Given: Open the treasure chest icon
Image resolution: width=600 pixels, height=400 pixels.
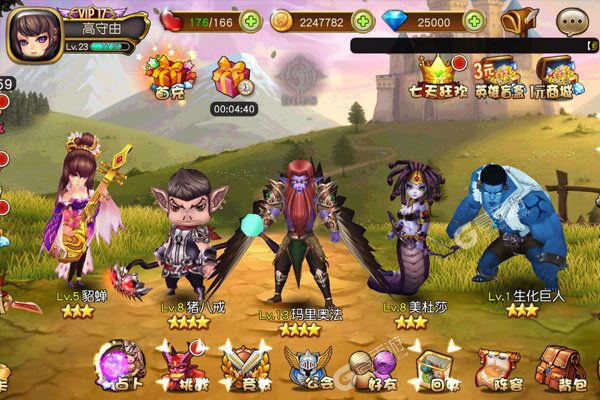Looking at the screenshot, I should [x=520, y=20].
